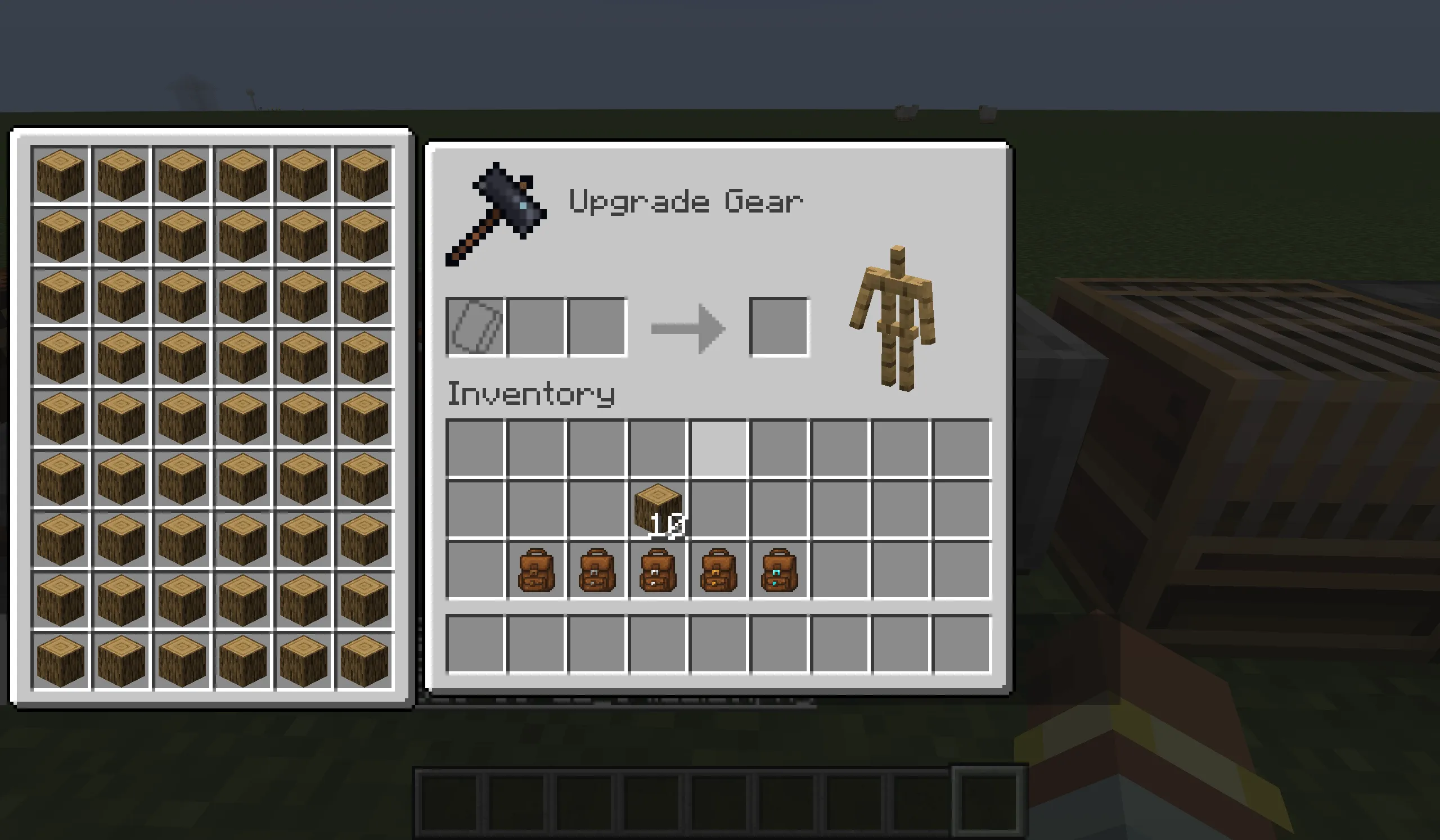Click the ghost-outlined gear input slot
Viewport: 1440px width, 840px height.
[474, 326]
